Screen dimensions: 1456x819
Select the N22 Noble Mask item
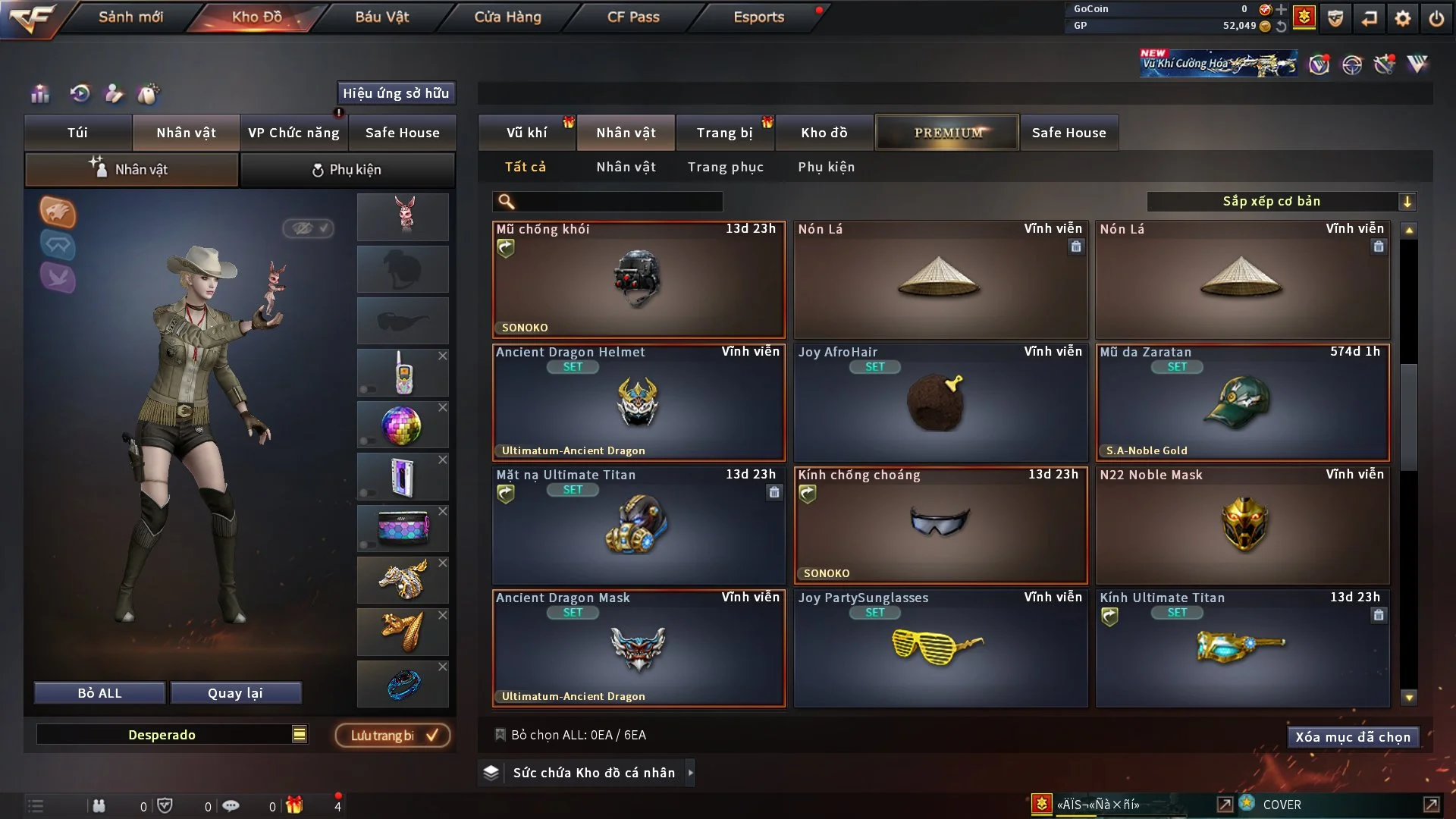click(1242, 526)
